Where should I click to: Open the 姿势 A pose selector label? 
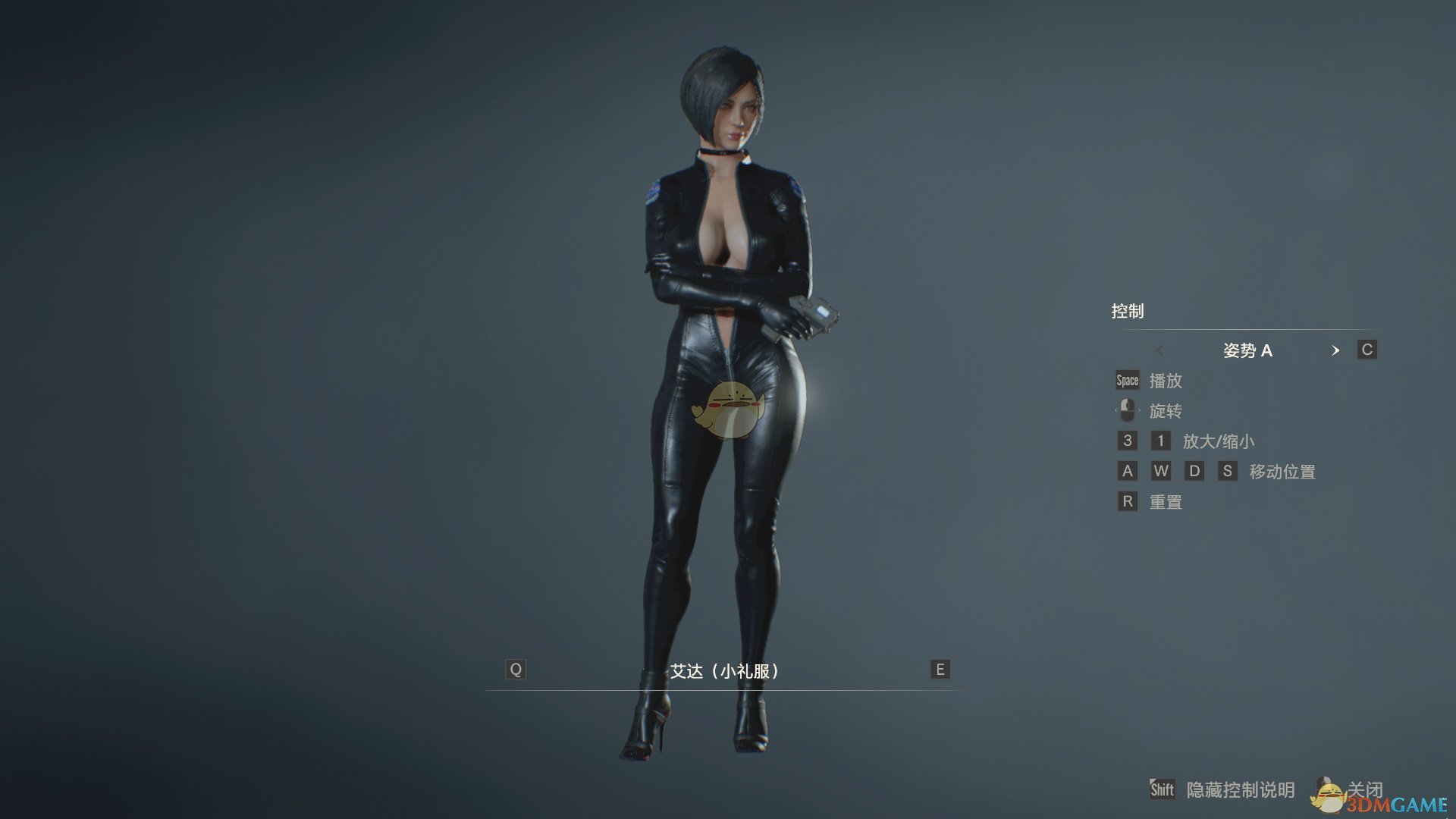coord(1247,350)
